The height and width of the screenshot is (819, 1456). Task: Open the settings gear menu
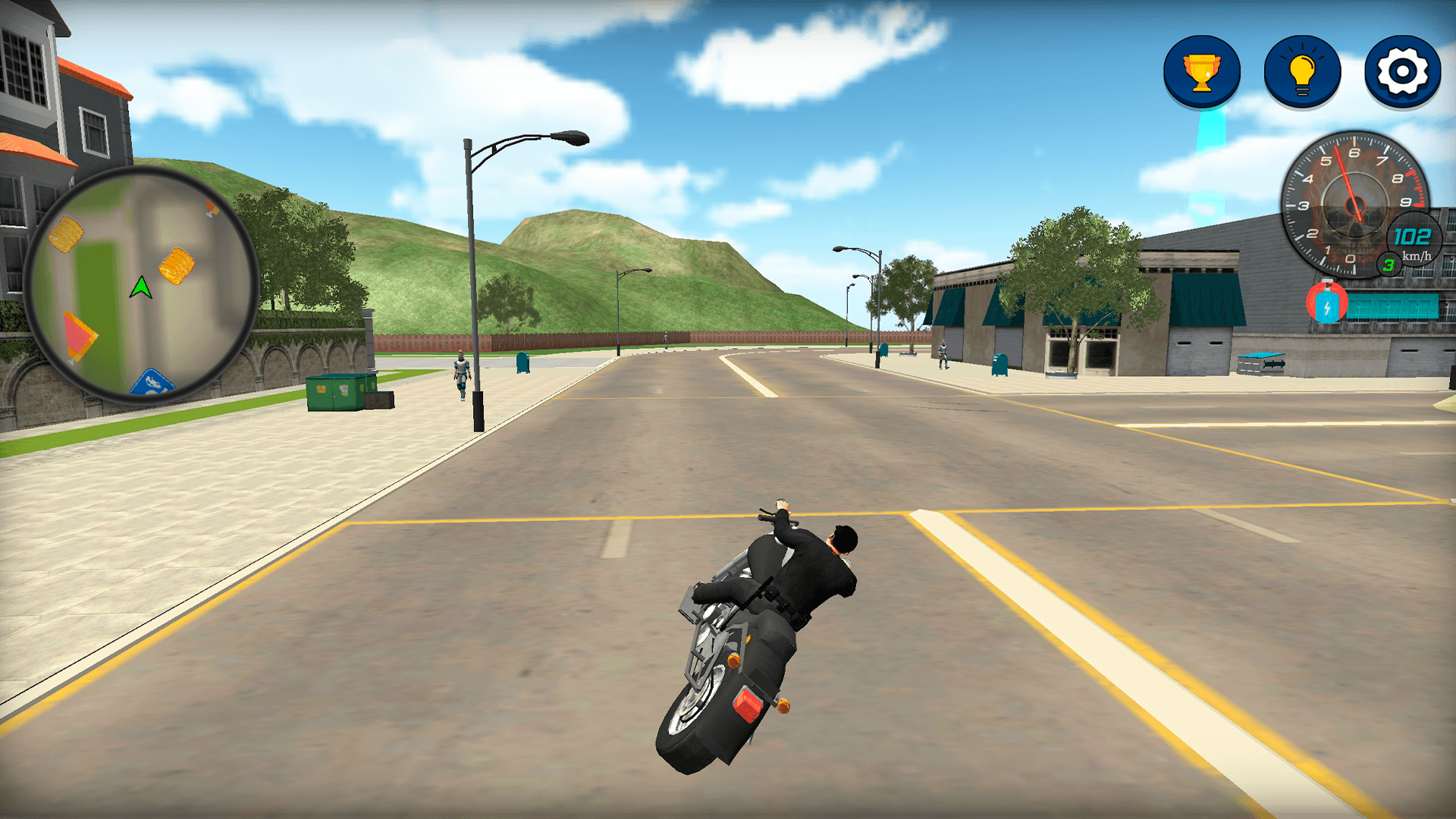pos(1401,72)
